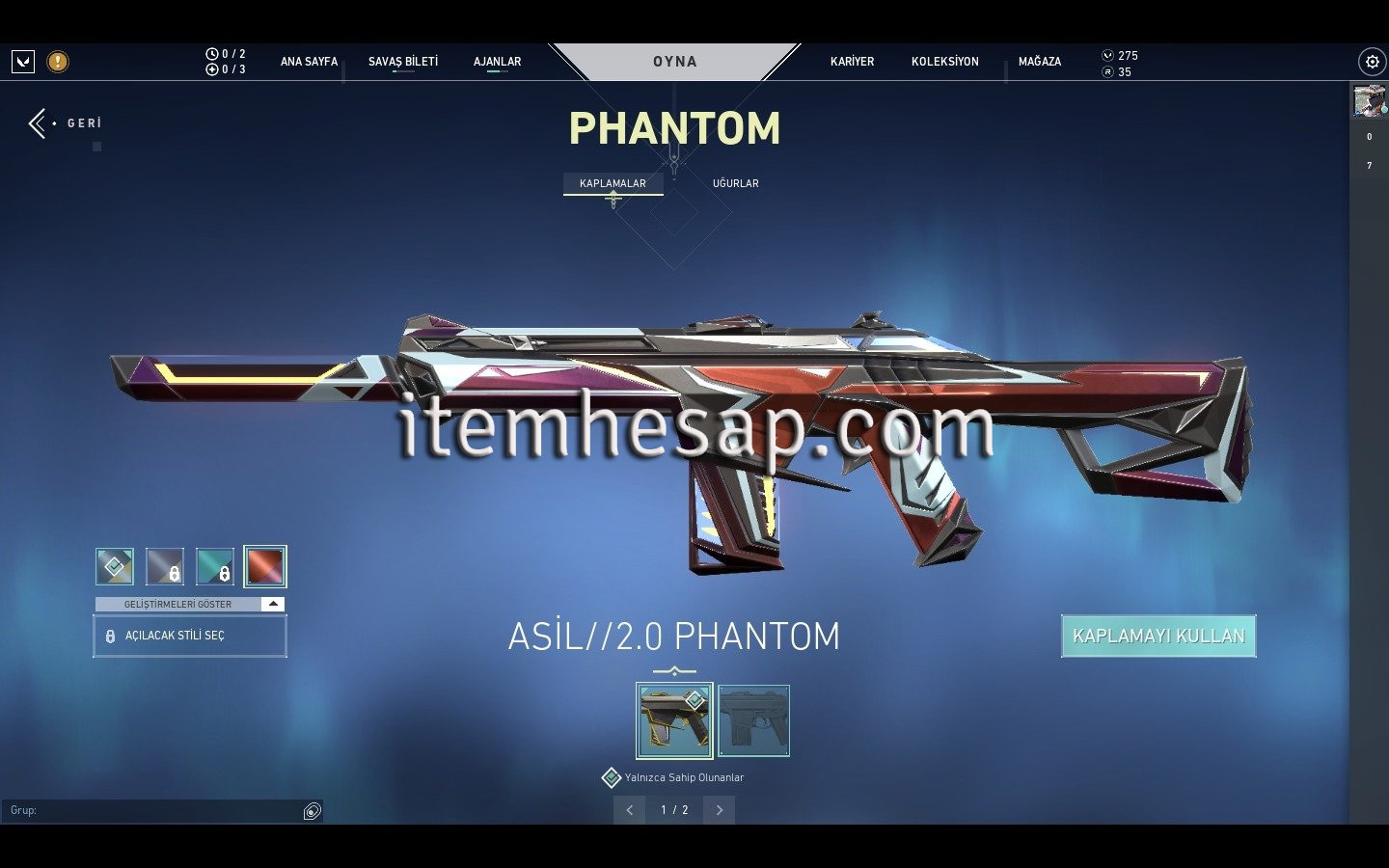Open the KOLEKSİYON menu item
The height and width of the screenshot is (868, 1389).
(x=944, y=61)
